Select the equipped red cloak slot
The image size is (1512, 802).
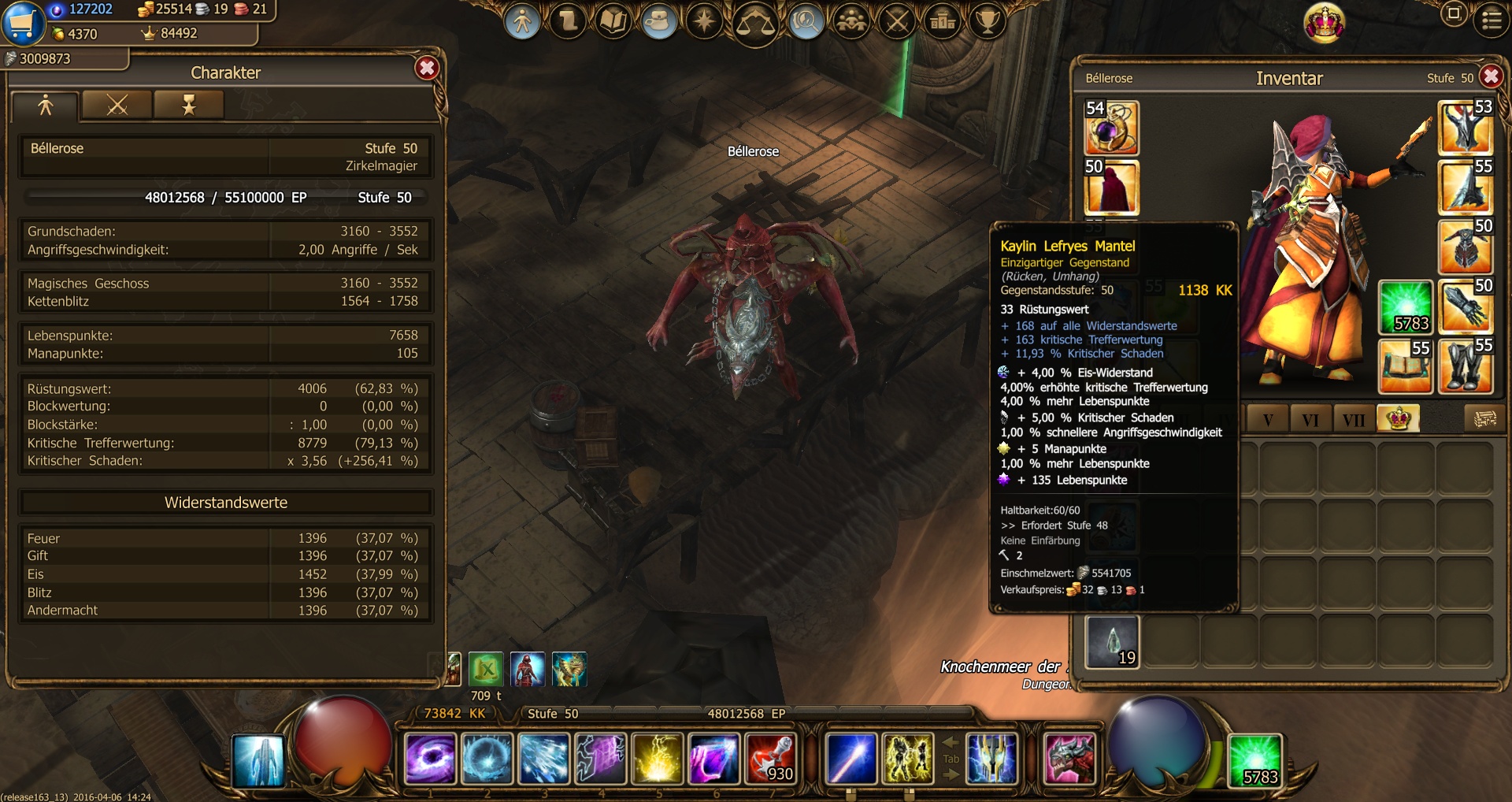(1111, 188)
